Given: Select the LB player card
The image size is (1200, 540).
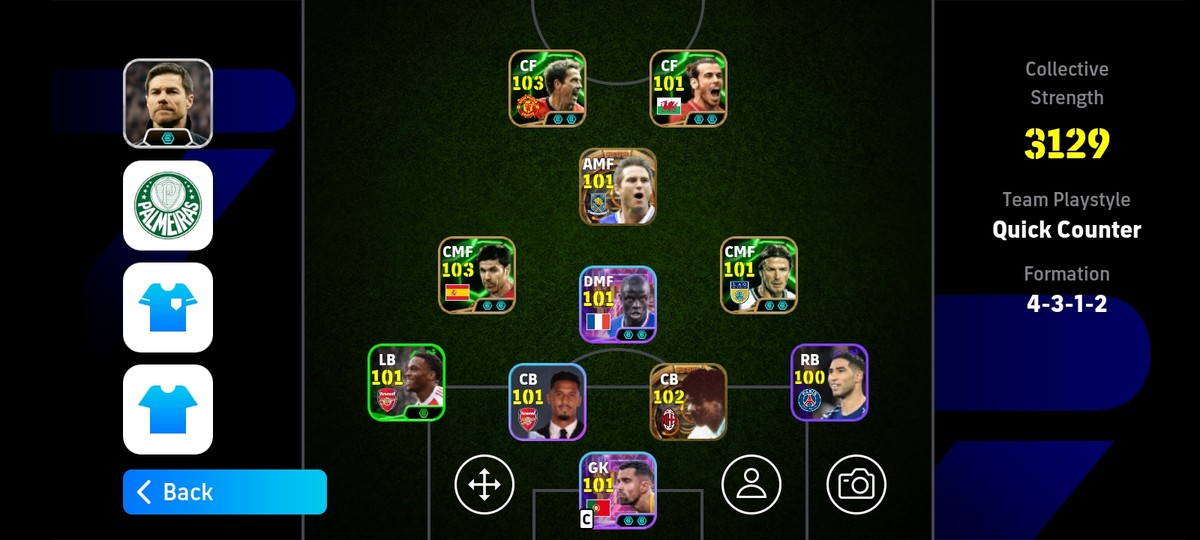Looking at the screenshot, I should click(406, 382).
